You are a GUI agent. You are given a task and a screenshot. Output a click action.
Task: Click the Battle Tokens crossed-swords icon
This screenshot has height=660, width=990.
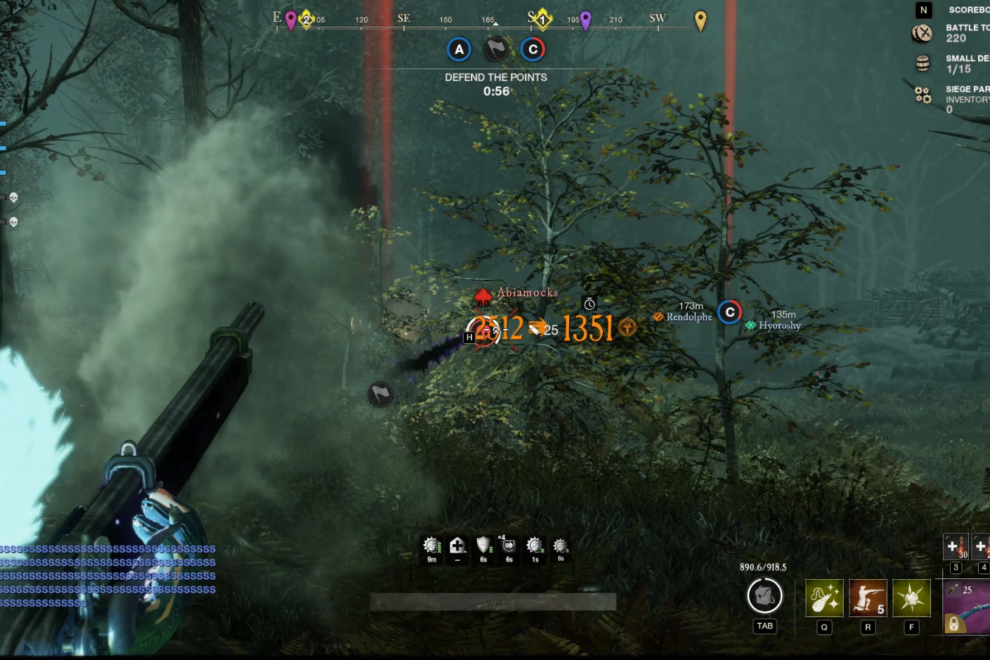pos(922,33)
